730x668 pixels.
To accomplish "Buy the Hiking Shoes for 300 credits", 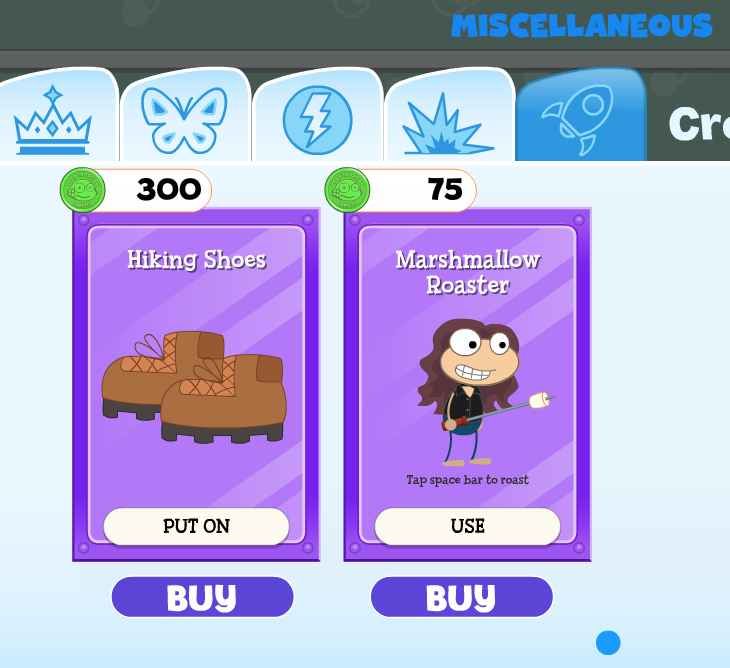I will [202, 597].
